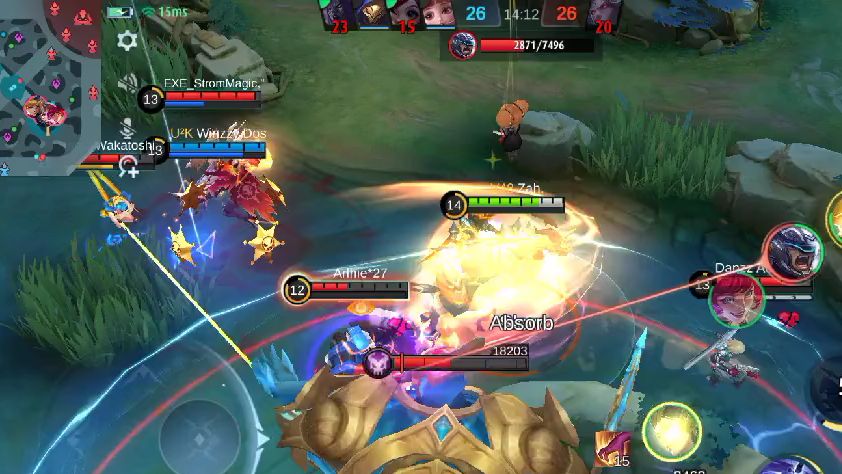This screenshot has height=474, width=842.
Task: Tap the brown-haired girl hero portrait in scoreboard
Action: point(441,14)
